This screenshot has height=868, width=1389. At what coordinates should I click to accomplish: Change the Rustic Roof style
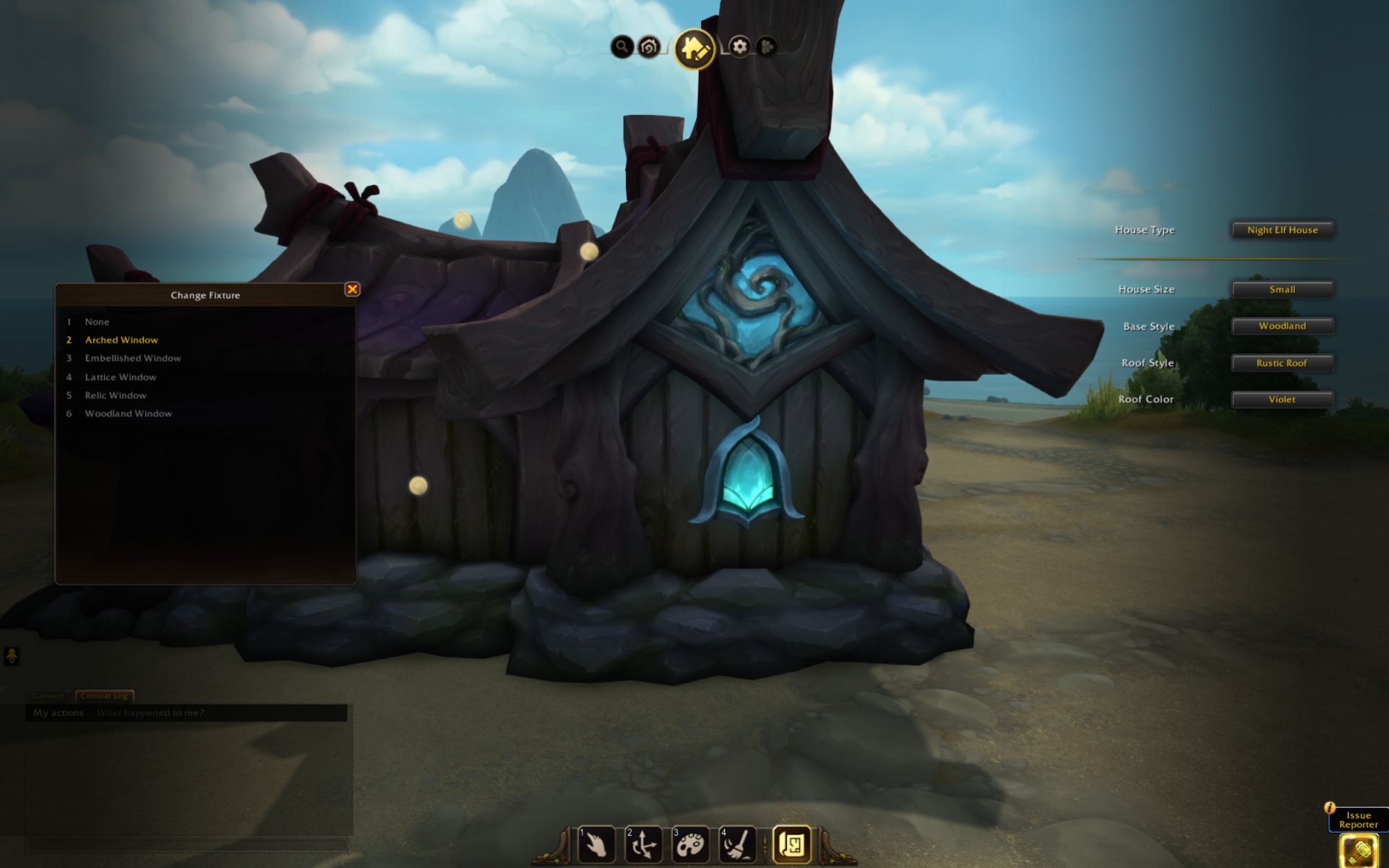point(1282,363)
